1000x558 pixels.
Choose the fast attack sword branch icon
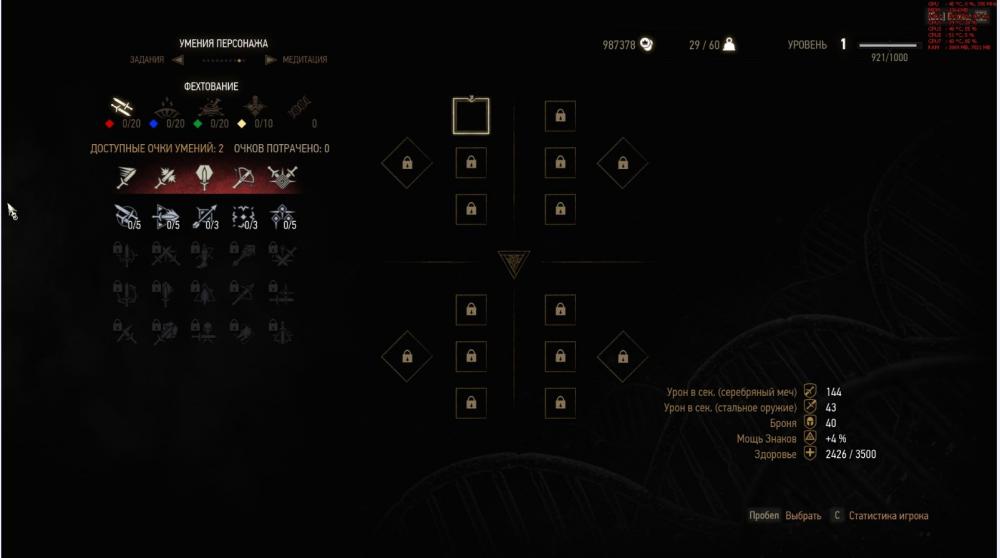tap(123, 178)
